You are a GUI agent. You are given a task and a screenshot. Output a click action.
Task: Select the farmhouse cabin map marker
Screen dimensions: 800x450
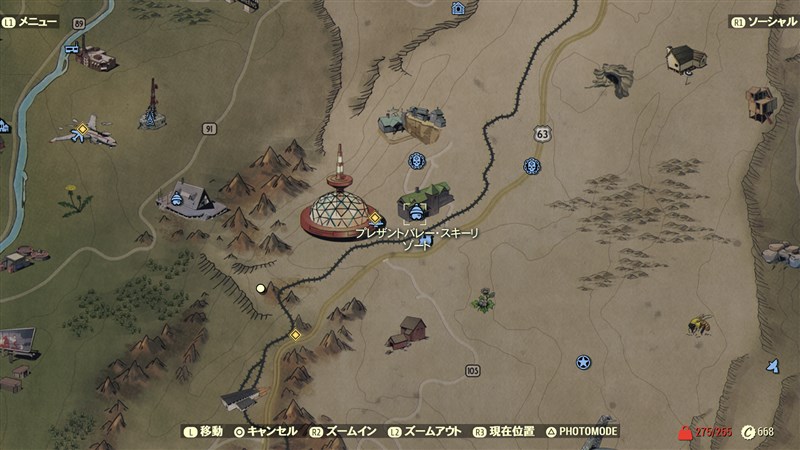(x=686, y=57)
